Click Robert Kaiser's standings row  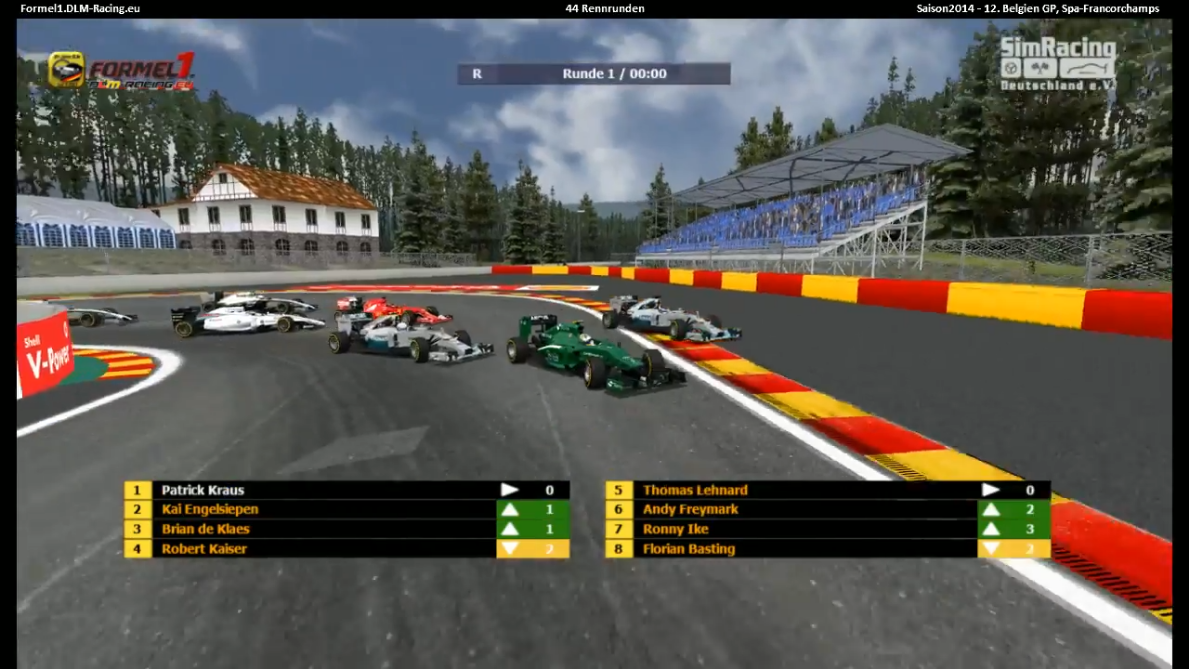[x=204, y=549]
